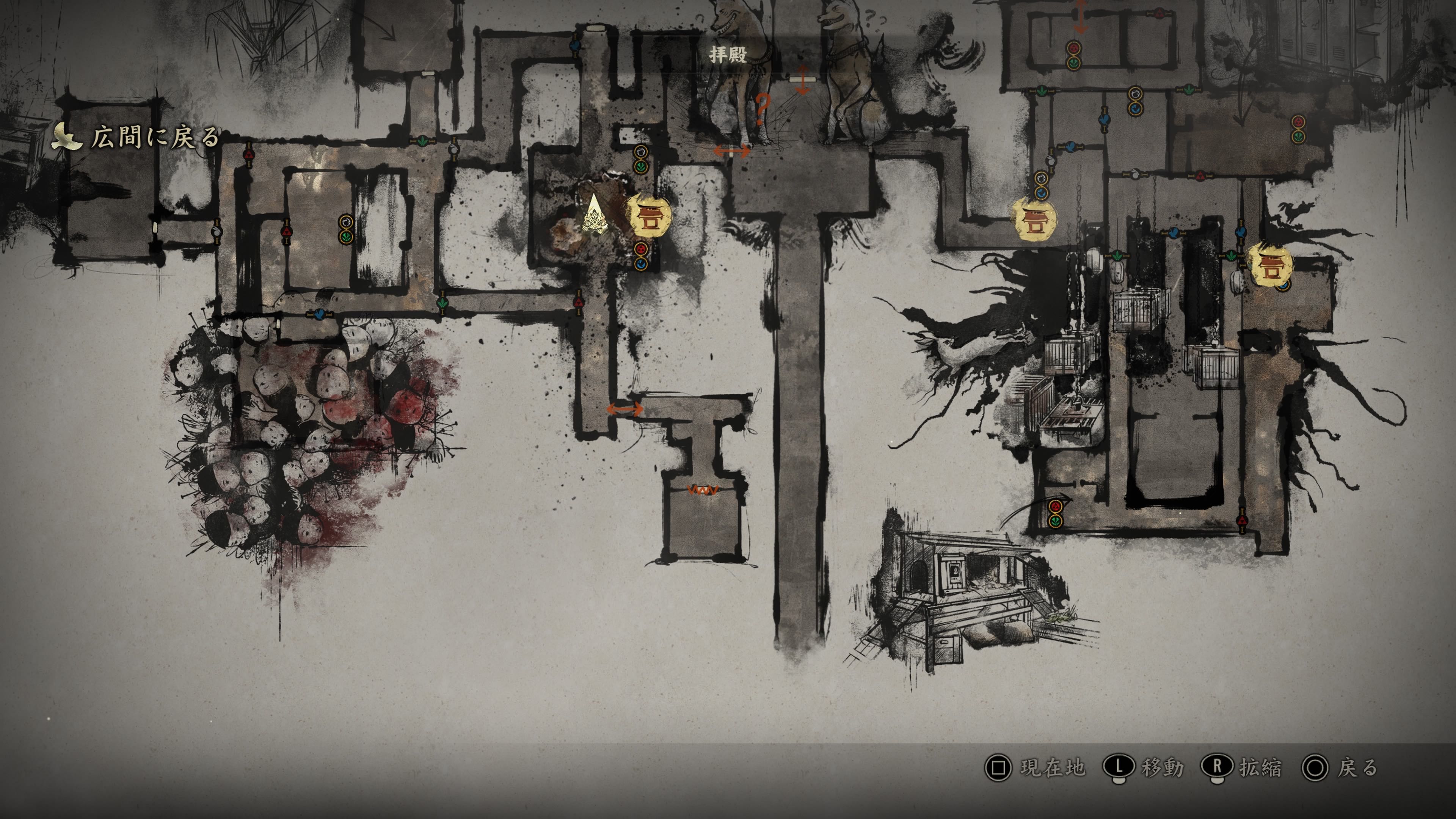Screen dimensions: 1456x819
Task: Choose the shrine marker beside the player arrow
Action: (x=649, y=215)
